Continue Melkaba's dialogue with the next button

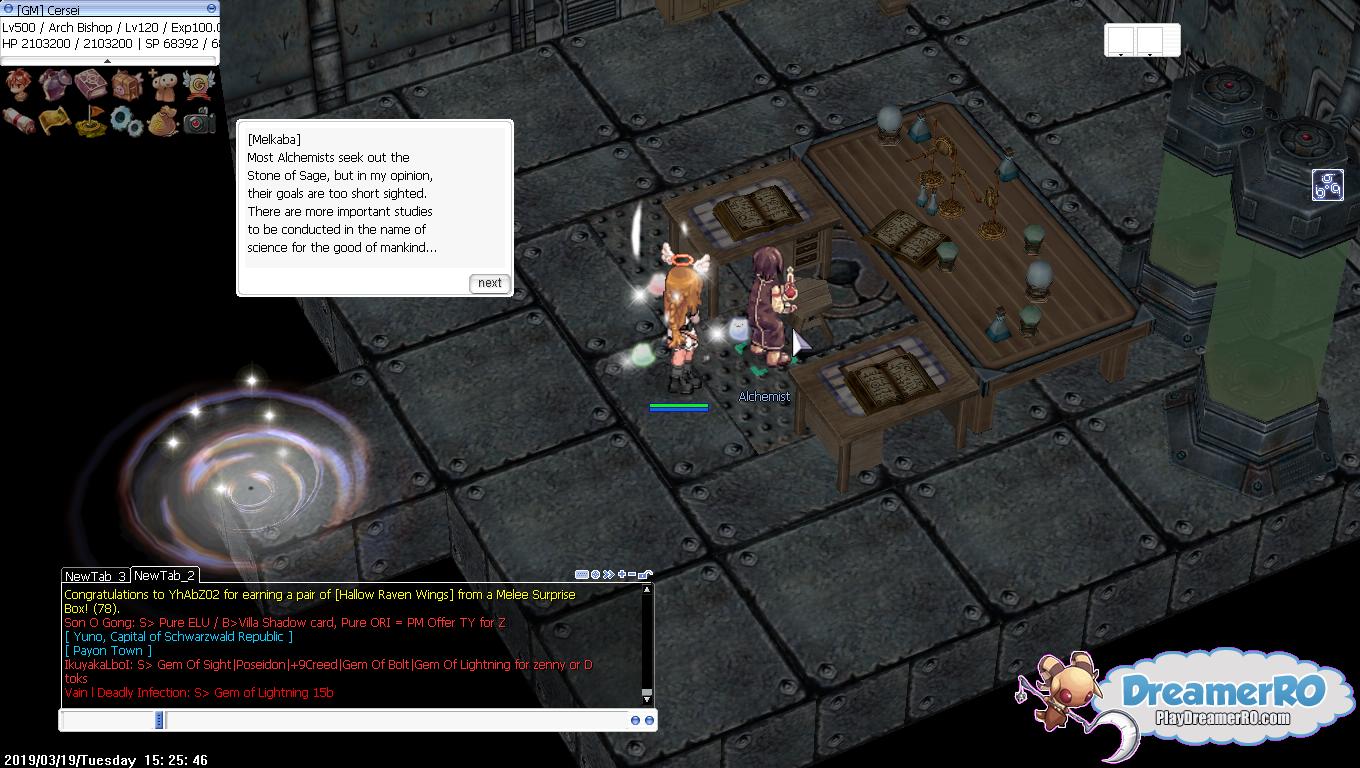pos(489,283)
